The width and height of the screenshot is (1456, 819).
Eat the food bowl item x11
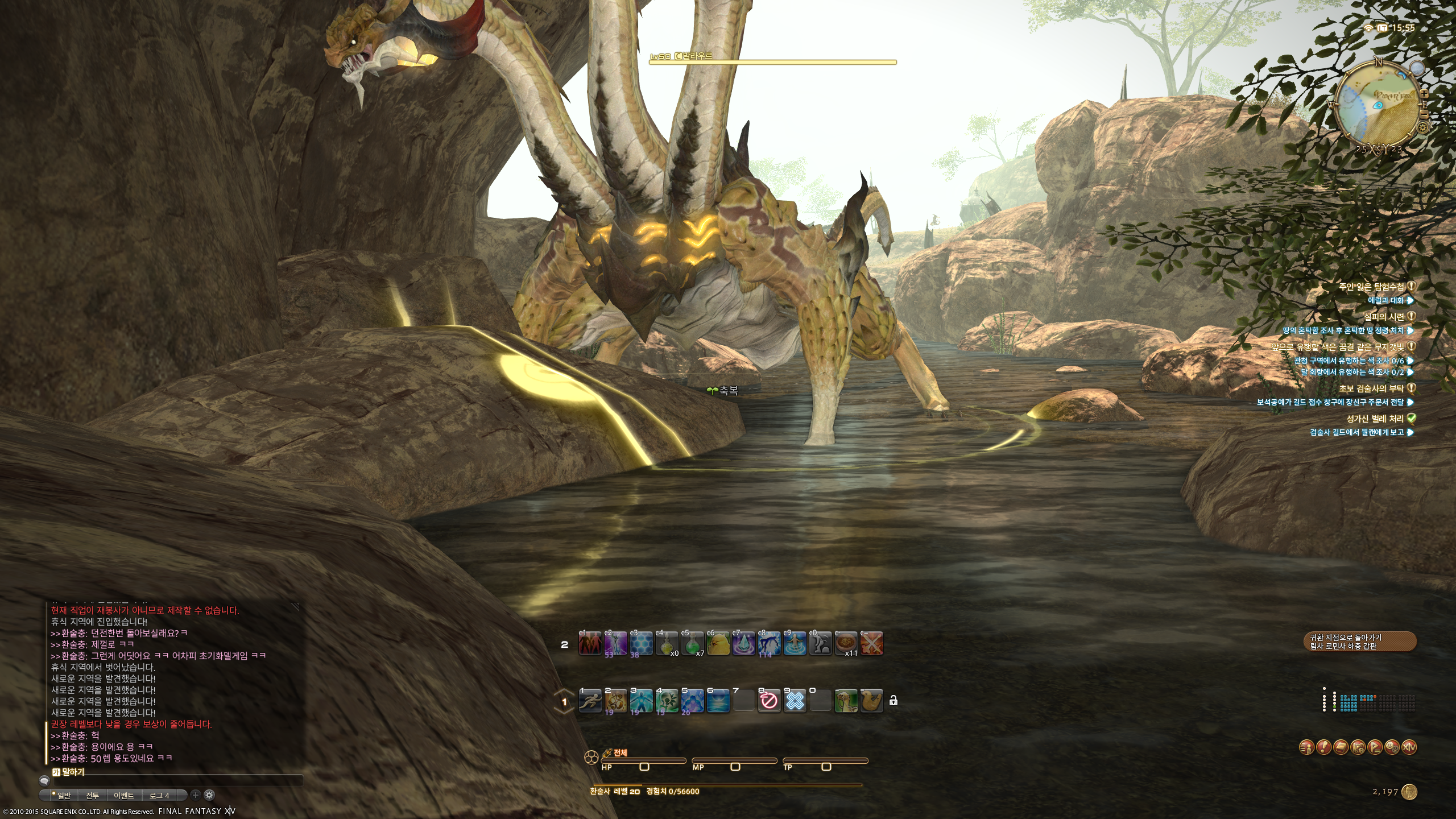coord(846,644)
